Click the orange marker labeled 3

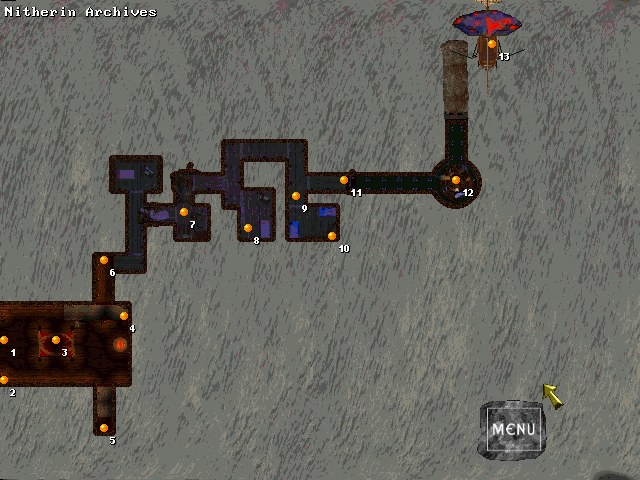coord(56,340)
